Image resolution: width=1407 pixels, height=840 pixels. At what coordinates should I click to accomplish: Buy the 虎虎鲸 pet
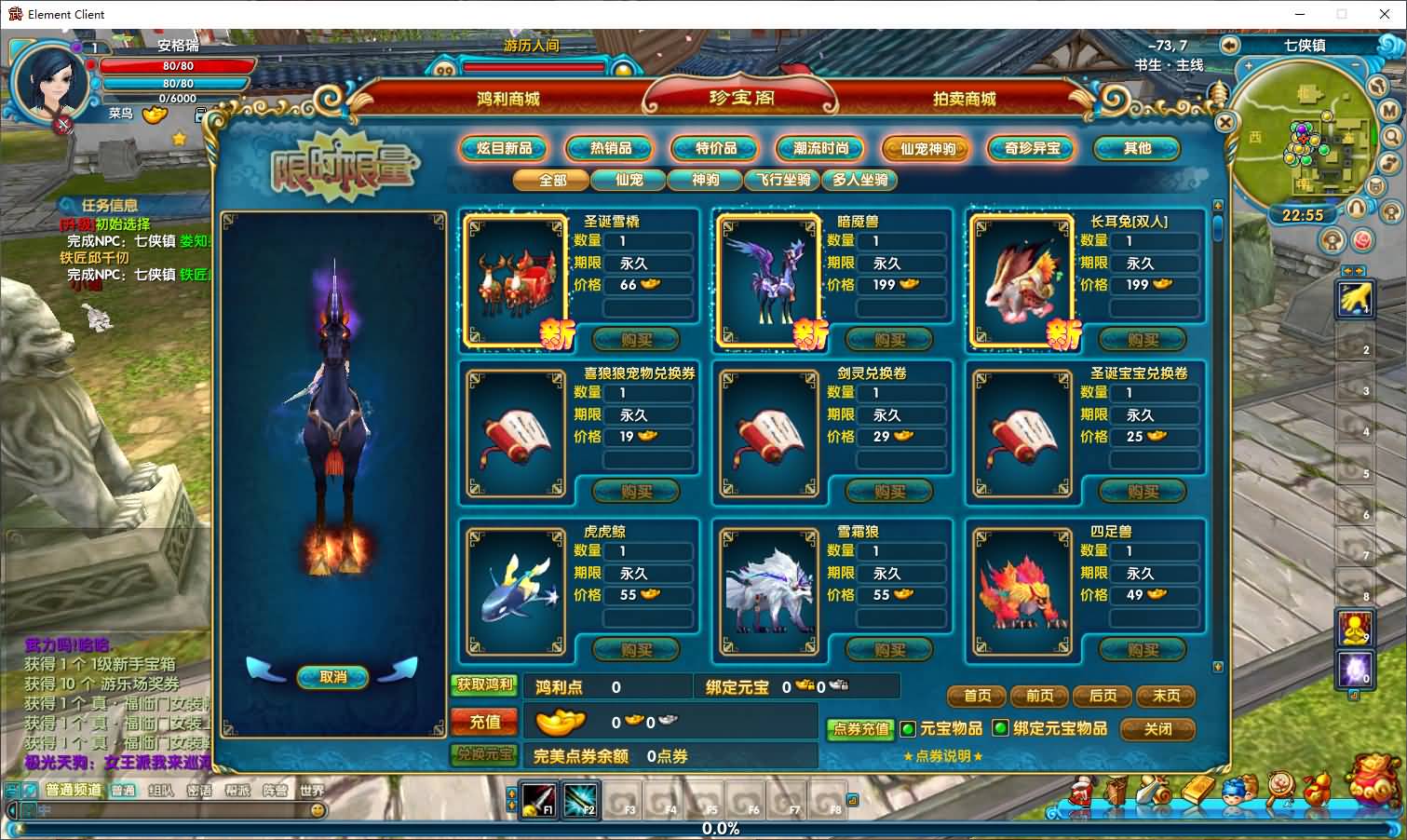coord(636,650)
